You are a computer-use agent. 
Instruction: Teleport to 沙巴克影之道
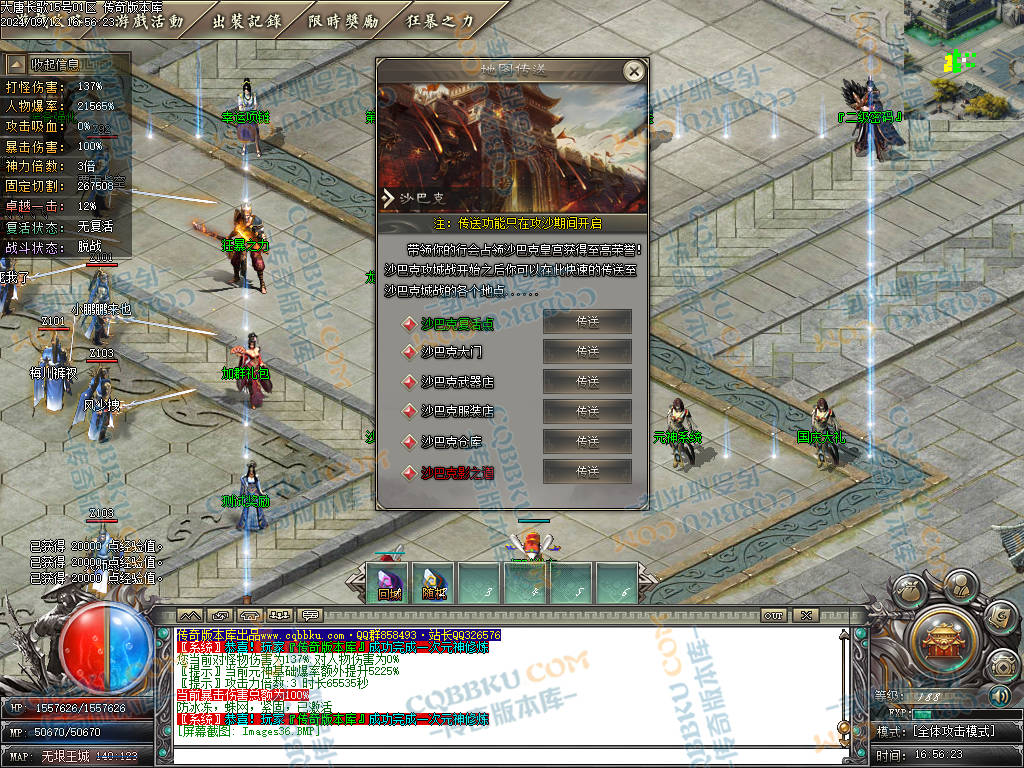click(x=587, y=471)
